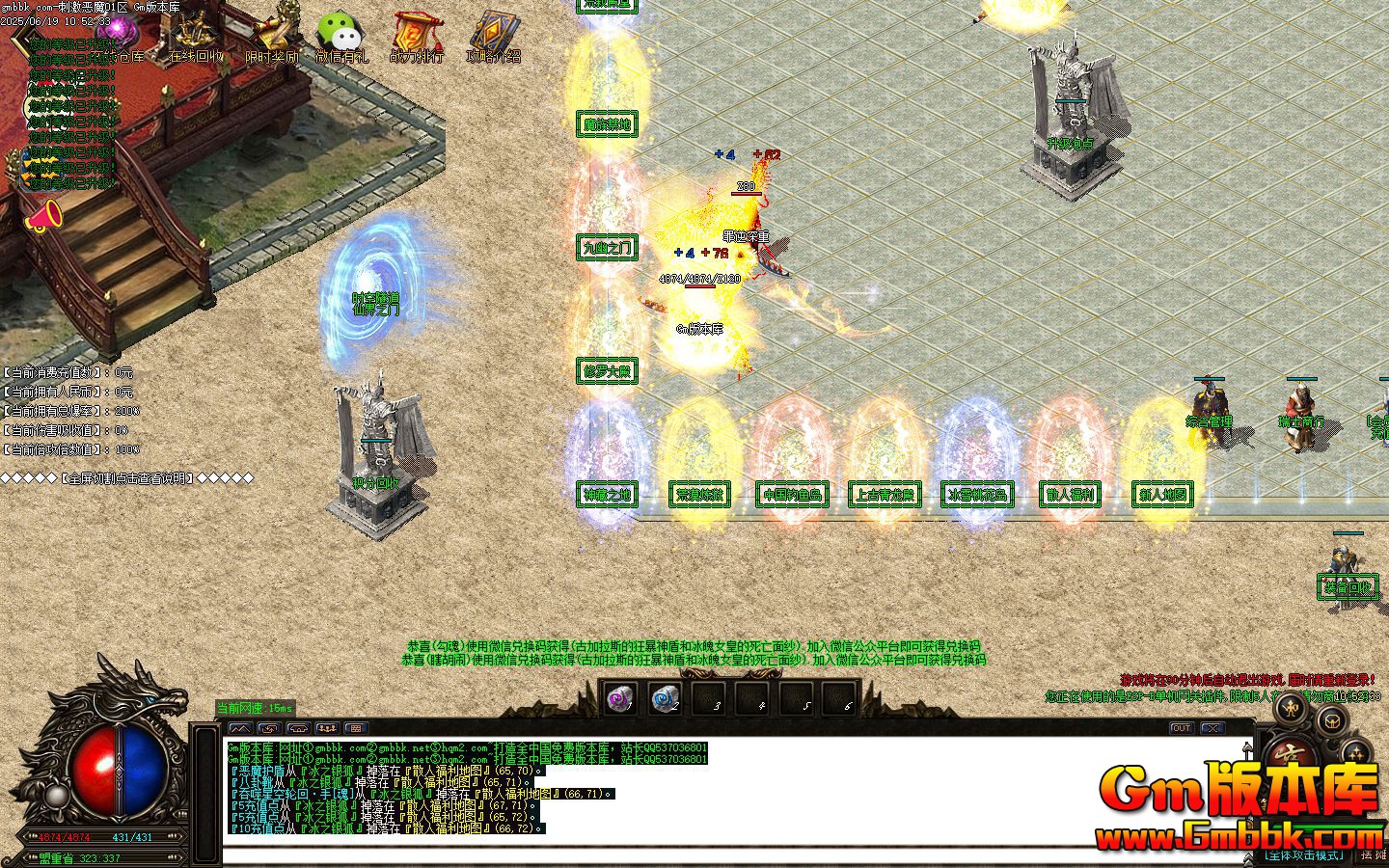This screenshot has height=868, width=1389.
Task: Switch to the 摆摊 stall tab
Action: pos(1374,854)
